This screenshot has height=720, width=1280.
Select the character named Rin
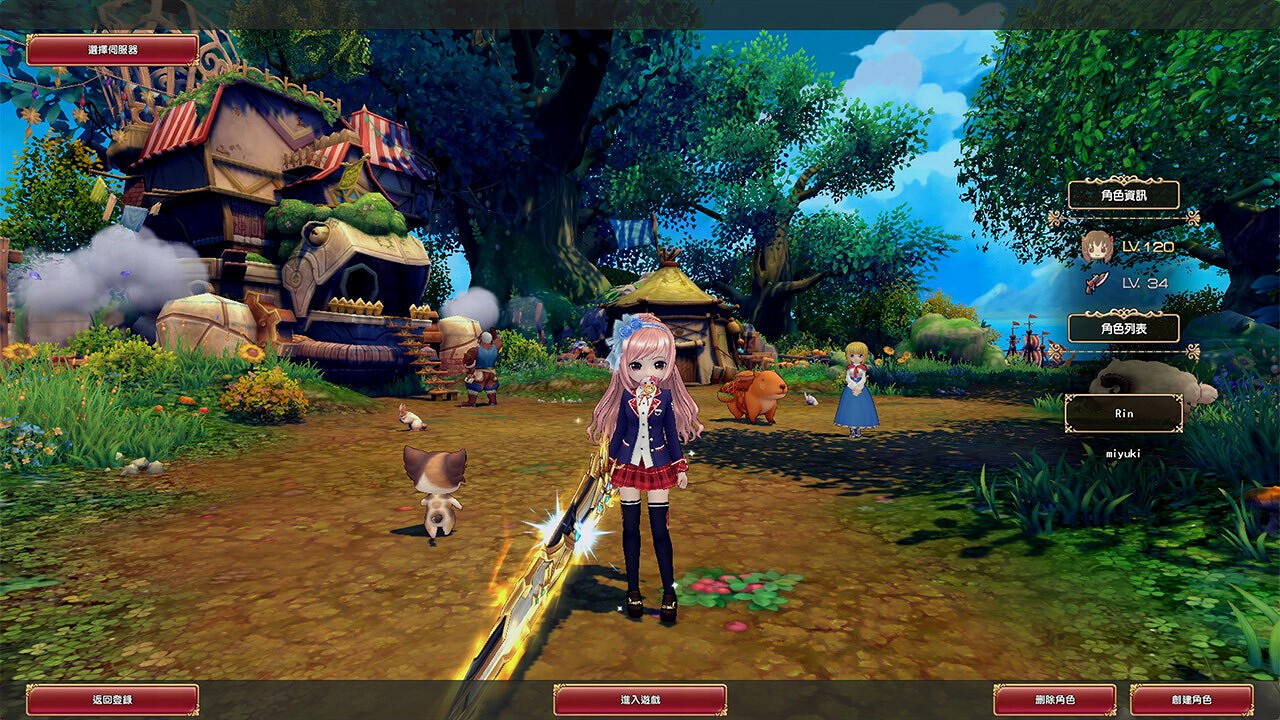pos(1125,412)
